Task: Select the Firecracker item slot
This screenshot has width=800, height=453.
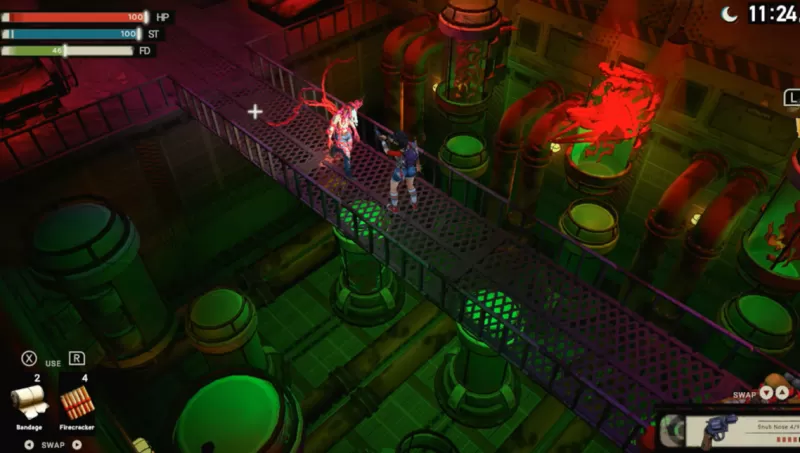Action: (77, 402)
